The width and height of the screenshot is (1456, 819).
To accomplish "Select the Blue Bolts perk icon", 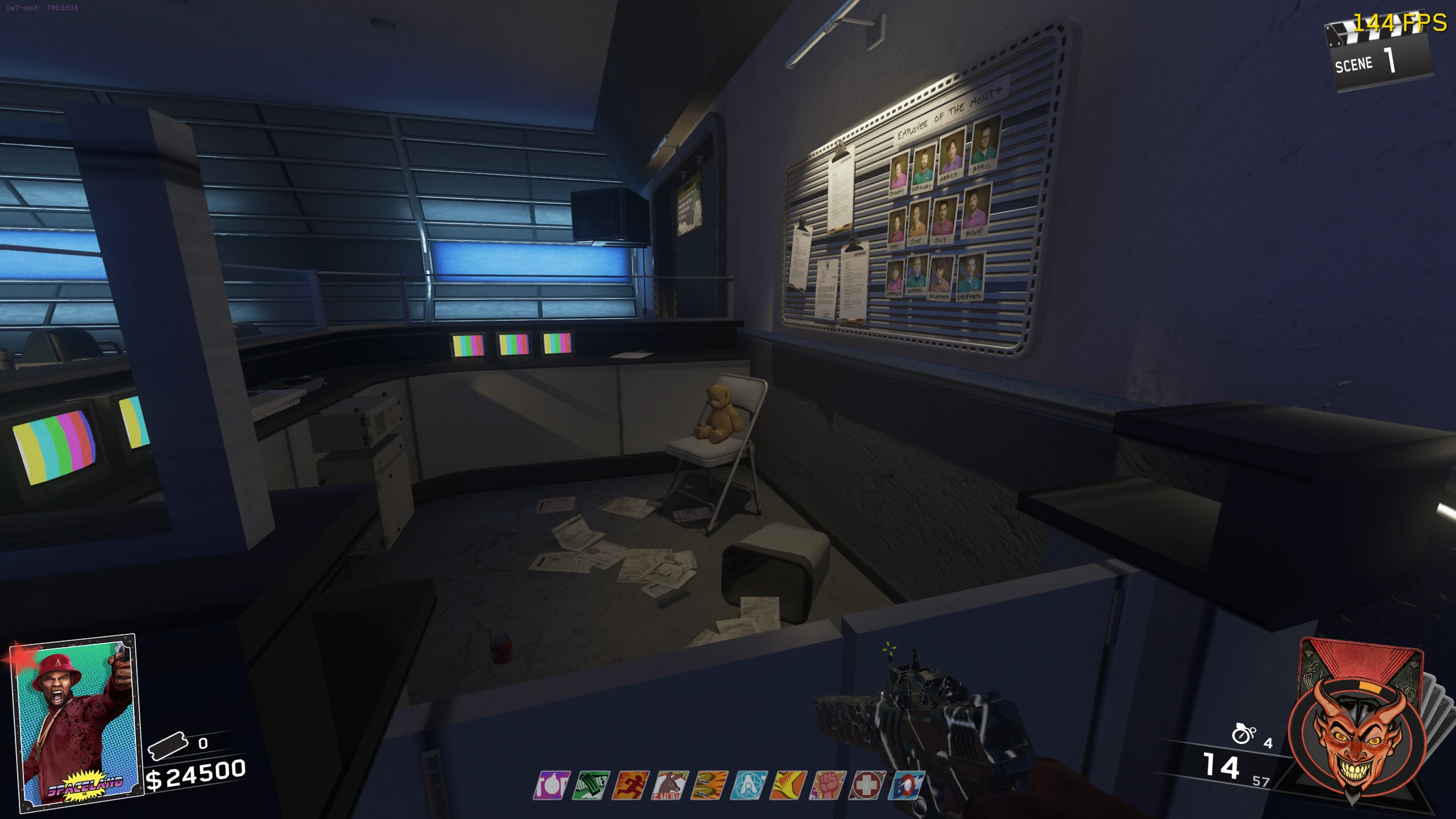I will 907,785.
